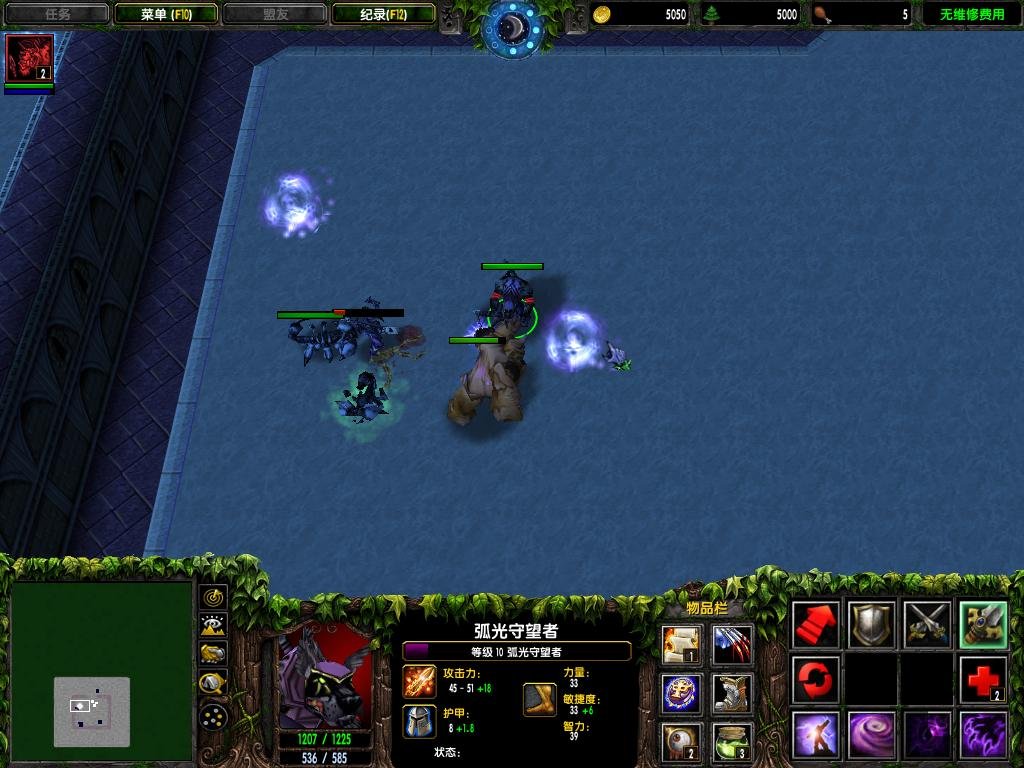Image resolution: width=1024 pixels, height=768 pixels.
Task: Use the eyeball item with 2 charges
Action: pos(681,741)
